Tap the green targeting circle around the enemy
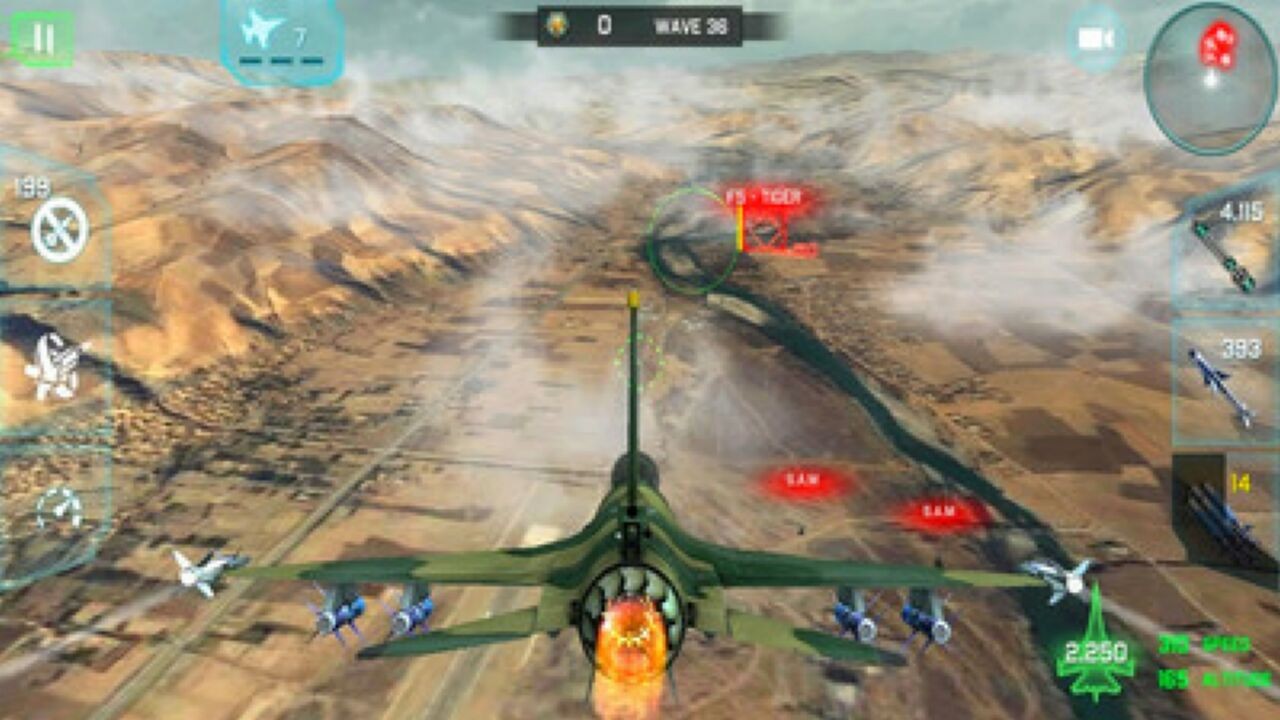This screenshot has height=720, width=1280. 690,234
